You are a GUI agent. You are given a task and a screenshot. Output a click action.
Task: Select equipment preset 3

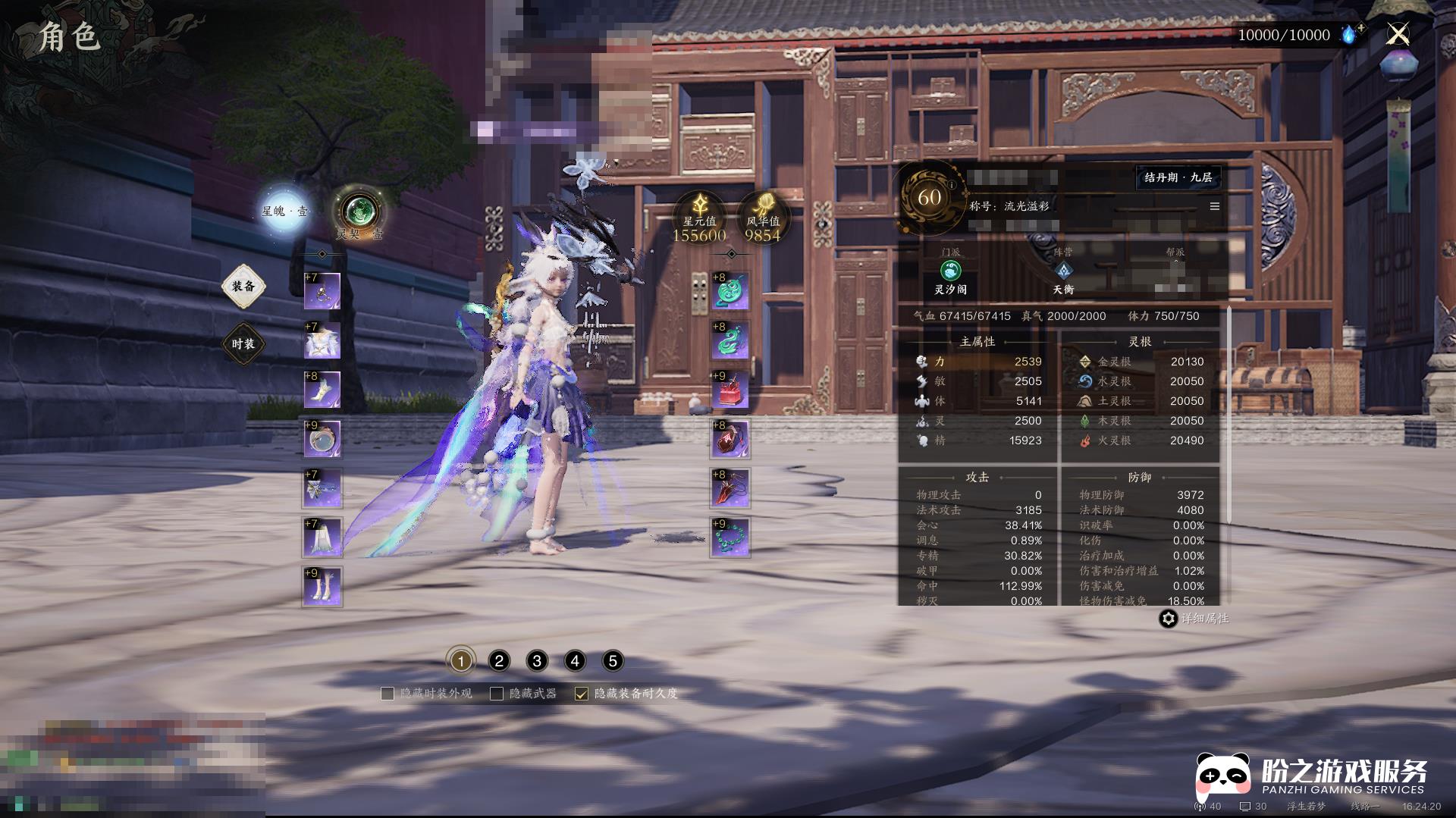point(537,661)
